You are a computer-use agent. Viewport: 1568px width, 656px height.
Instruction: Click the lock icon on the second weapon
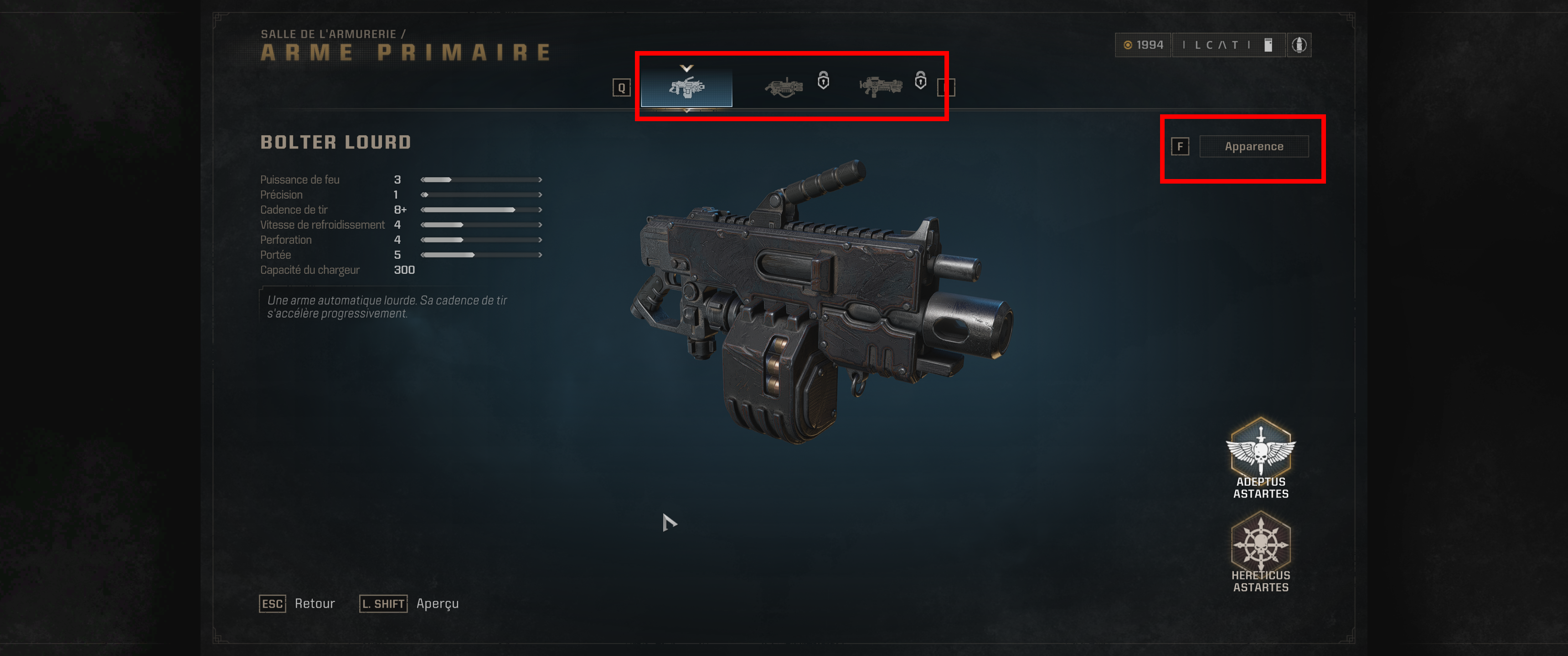(822, 82)
